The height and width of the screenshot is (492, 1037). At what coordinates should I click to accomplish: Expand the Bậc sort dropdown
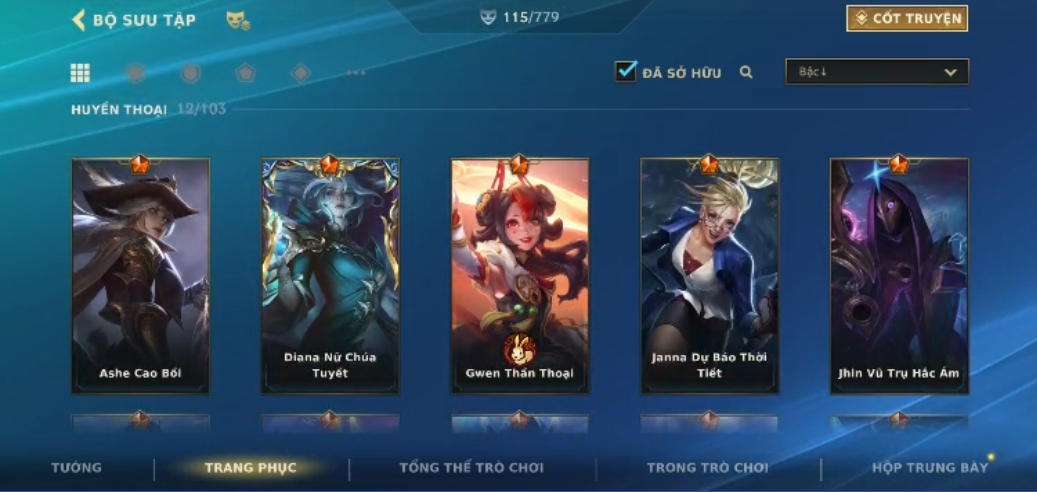(x=877, y=72)
